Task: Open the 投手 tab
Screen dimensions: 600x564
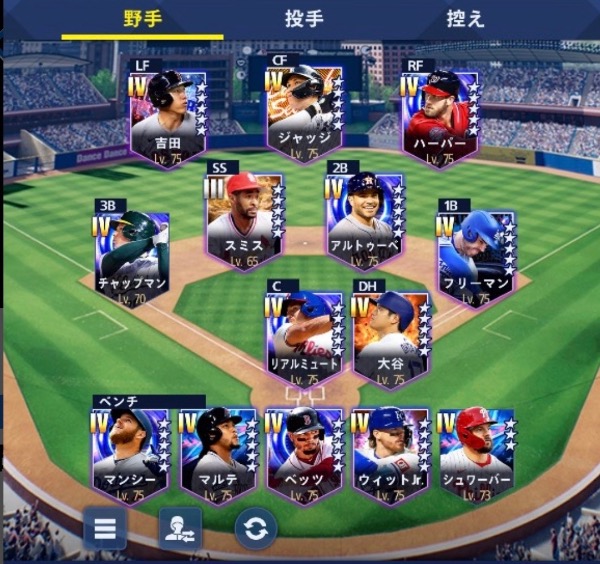Action: point(303,19)
